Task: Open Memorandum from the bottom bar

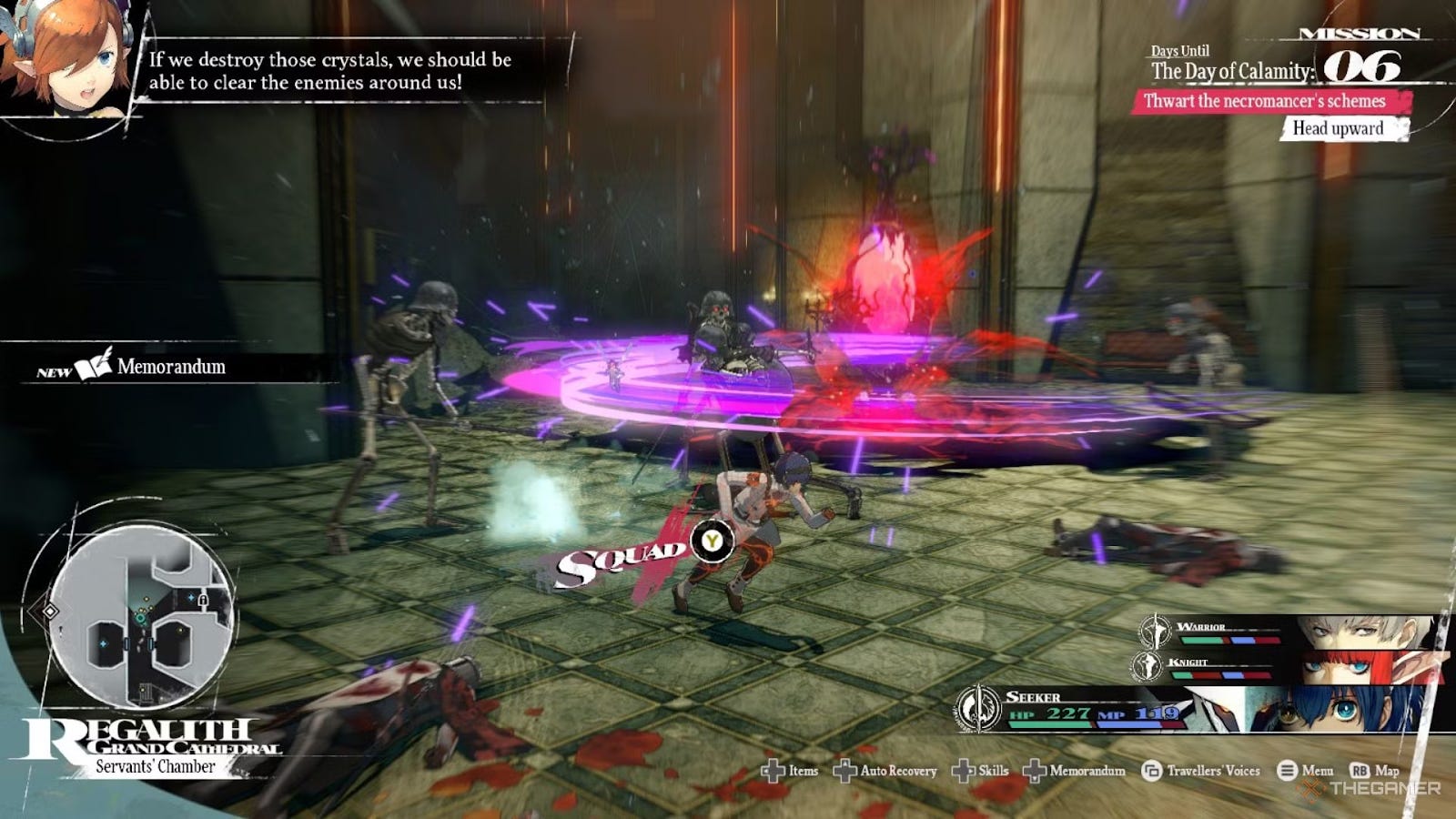Action: (1075, 771)
